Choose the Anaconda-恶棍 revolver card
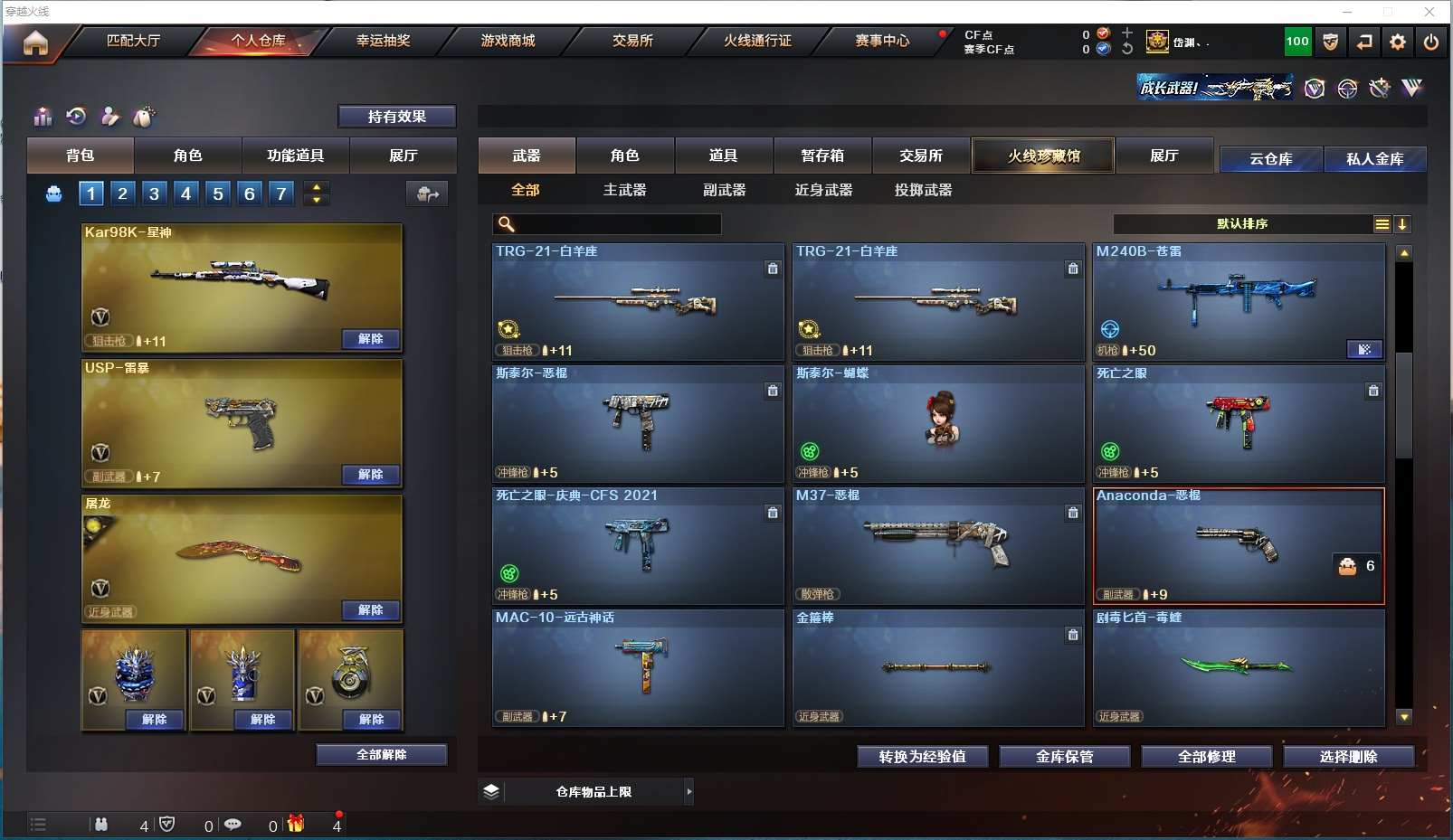Viewport: 1453px width, 840px height. [x=1239, y=546]
